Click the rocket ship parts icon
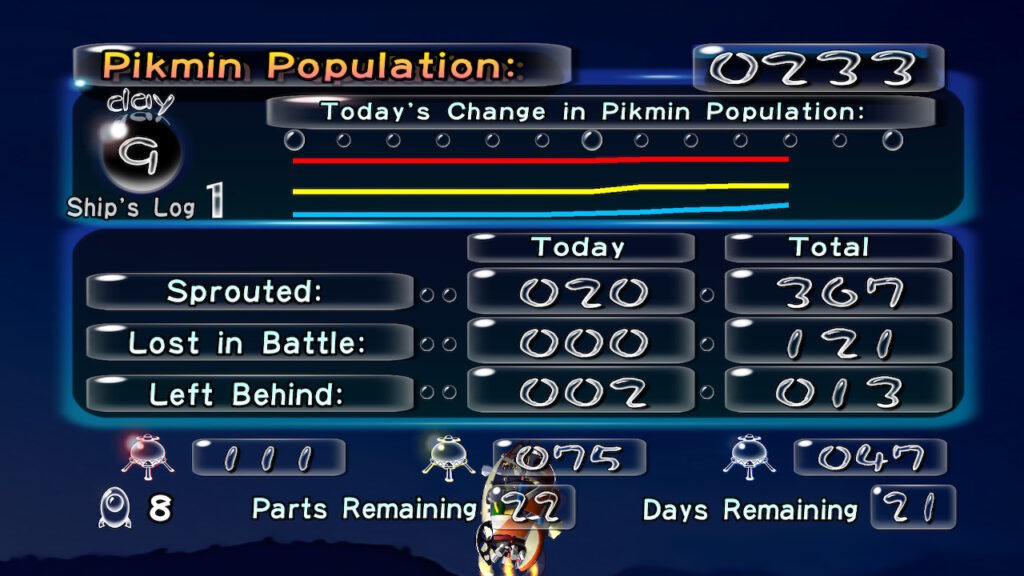The width and height of the screenshot is (1024, 576). (x=113, y=509)
